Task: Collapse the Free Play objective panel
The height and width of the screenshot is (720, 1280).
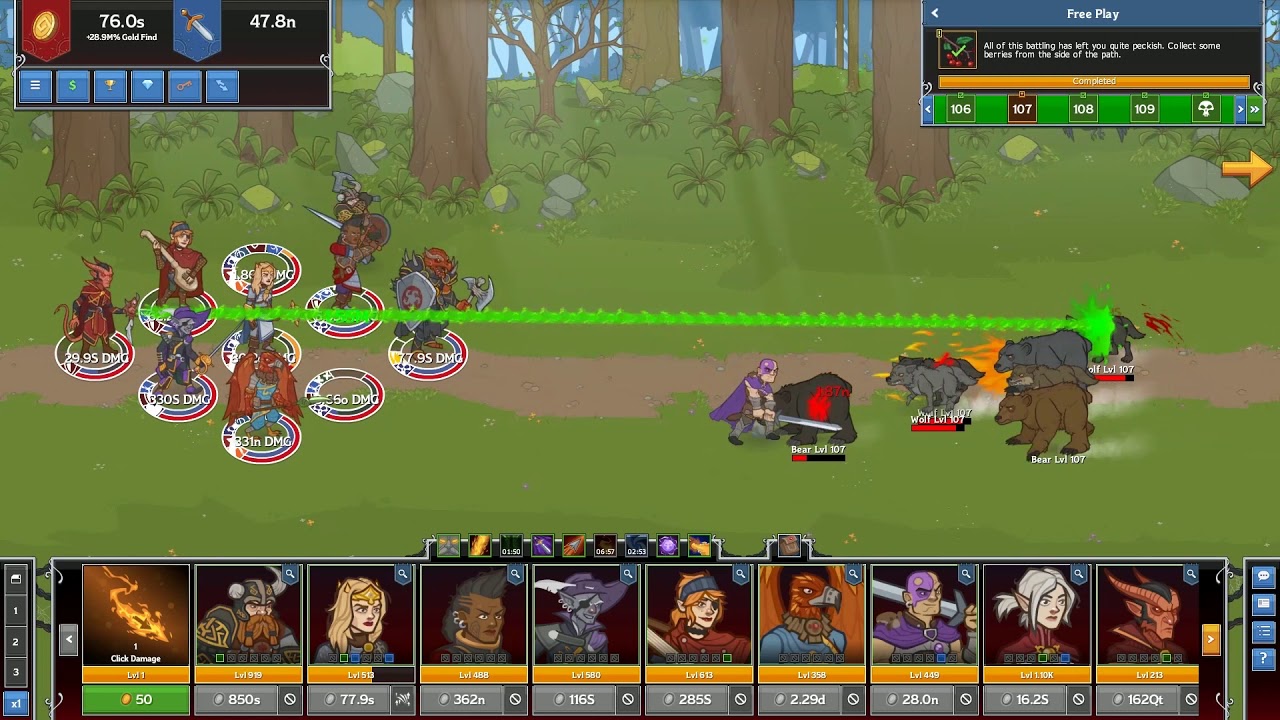Action: pyautogui.click(x=935, y=14)
